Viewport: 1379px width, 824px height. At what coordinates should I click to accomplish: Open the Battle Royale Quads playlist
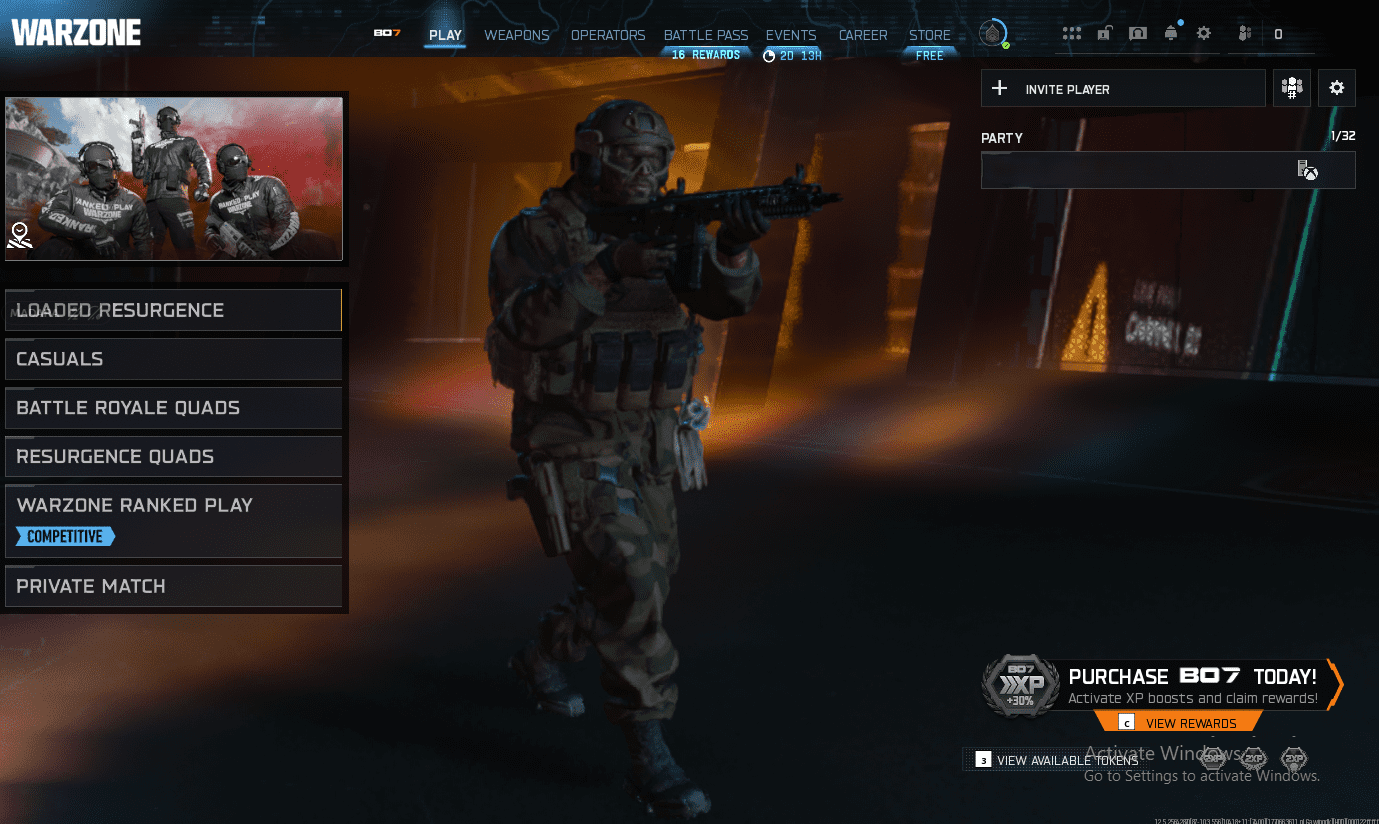coord(173,408)
